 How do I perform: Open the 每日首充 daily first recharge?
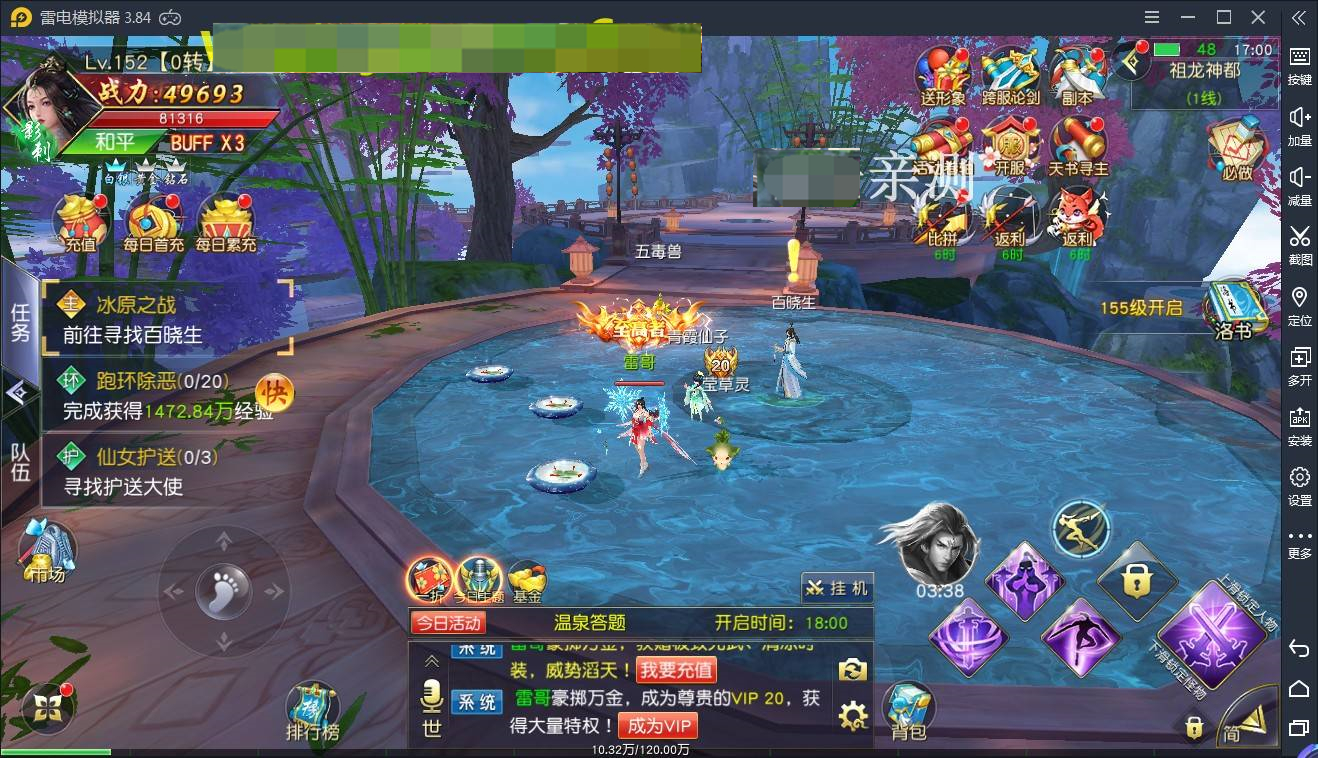click(154, 220)
